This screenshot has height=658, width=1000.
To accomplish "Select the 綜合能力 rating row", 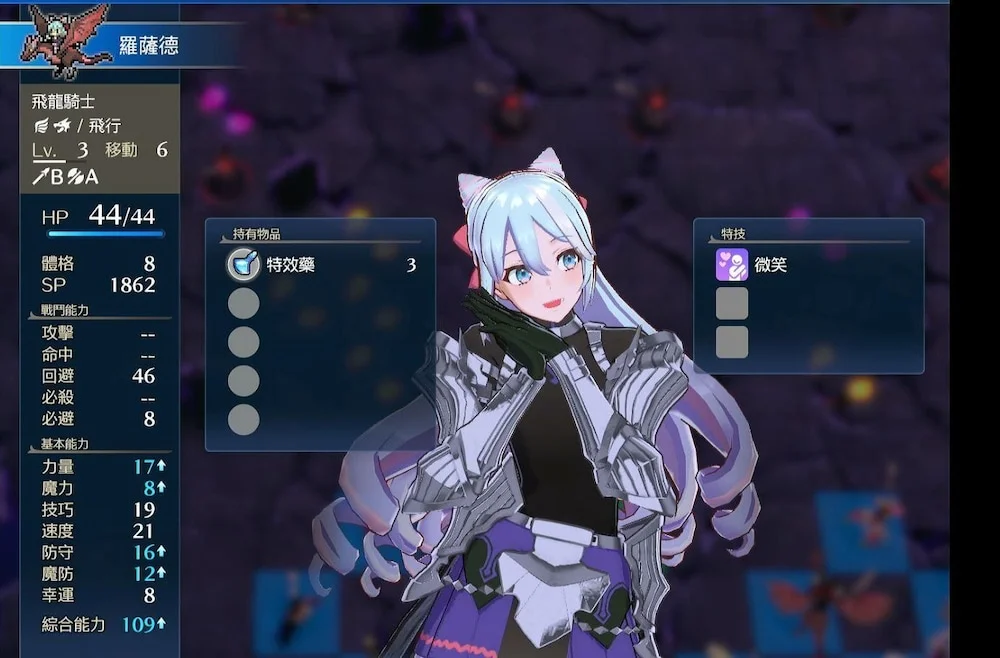I will (100, 624).
